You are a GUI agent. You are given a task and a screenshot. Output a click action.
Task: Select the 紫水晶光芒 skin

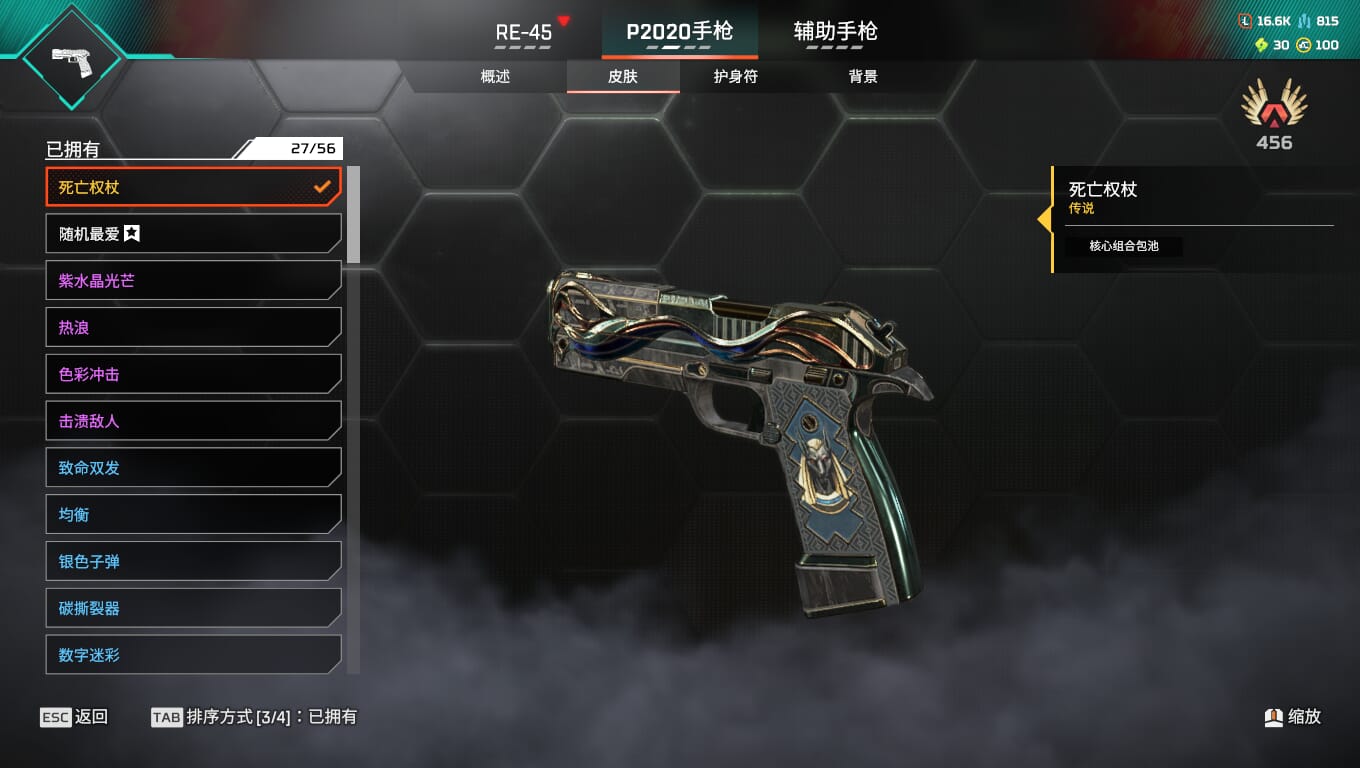tap(194, 281)
